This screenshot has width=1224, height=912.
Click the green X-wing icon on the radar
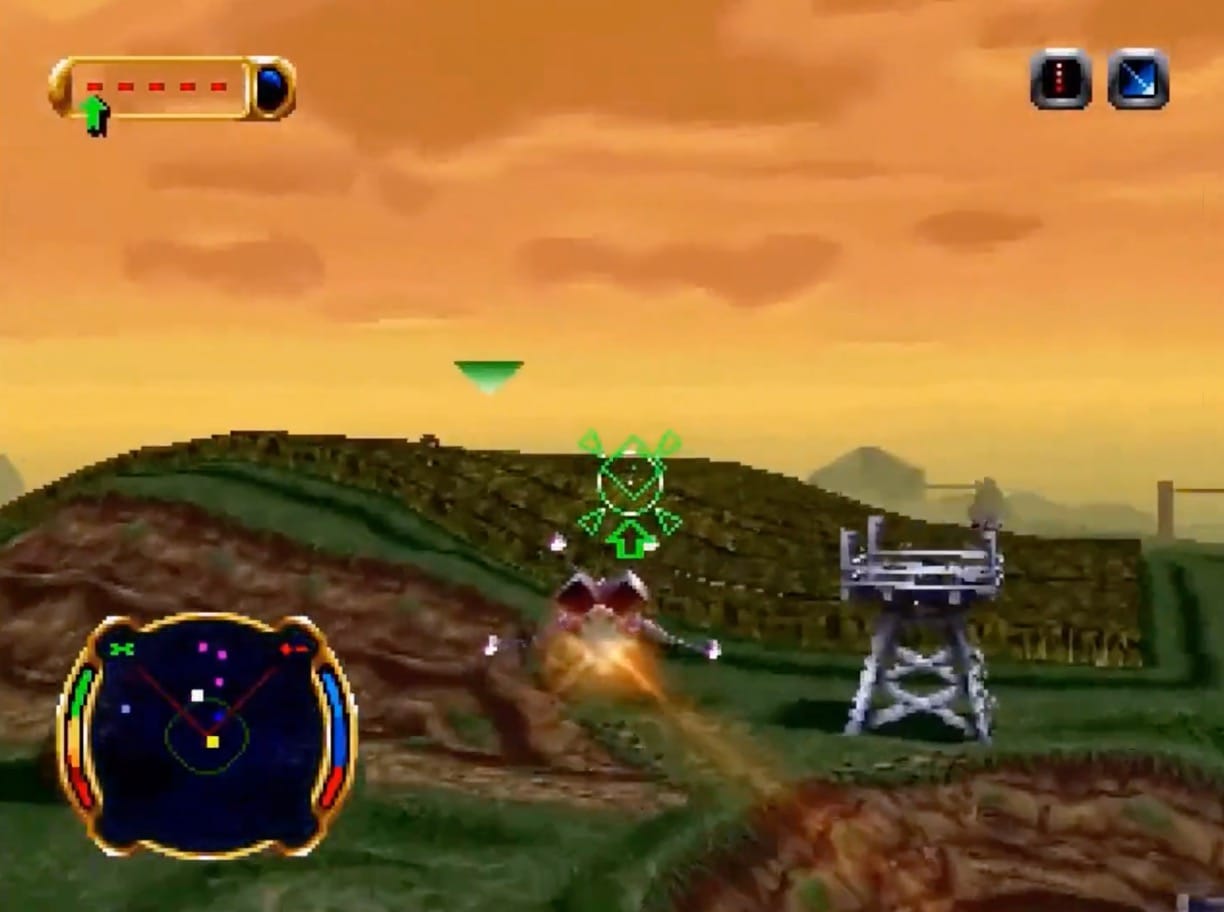click(x=122, y=649)
